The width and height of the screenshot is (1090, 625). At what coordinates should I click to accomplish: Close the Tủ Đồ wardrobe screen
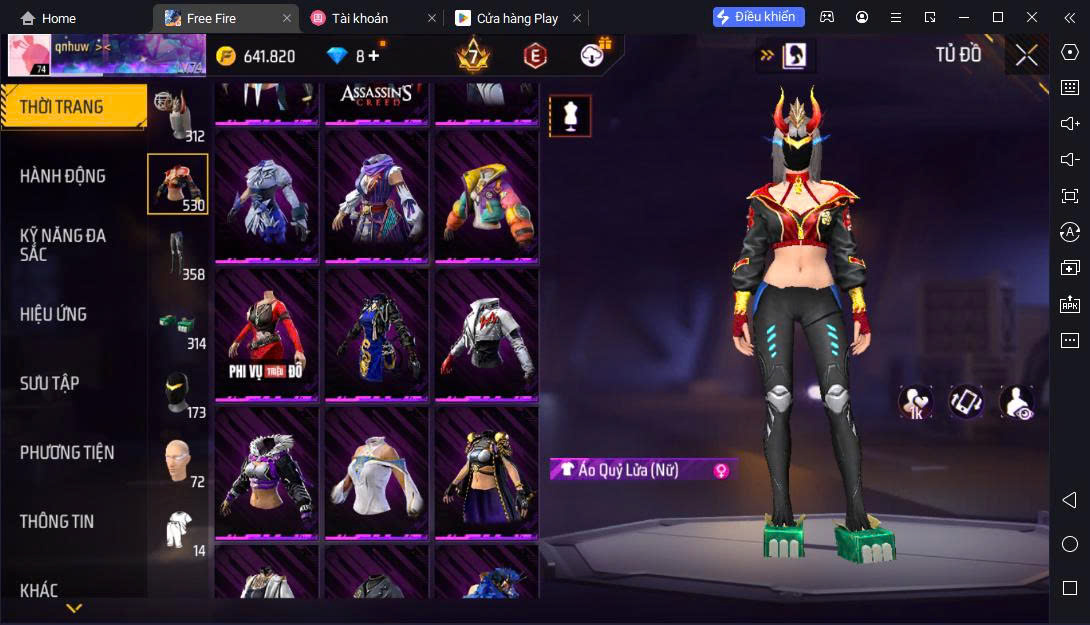tap(1026, 56)
